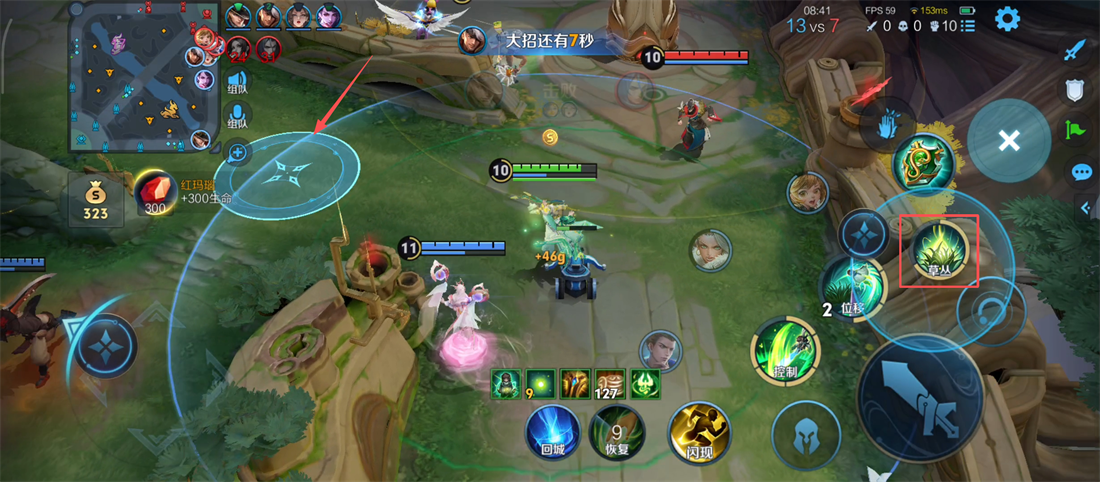Trigger the 控制 skill button

[785, 352]
